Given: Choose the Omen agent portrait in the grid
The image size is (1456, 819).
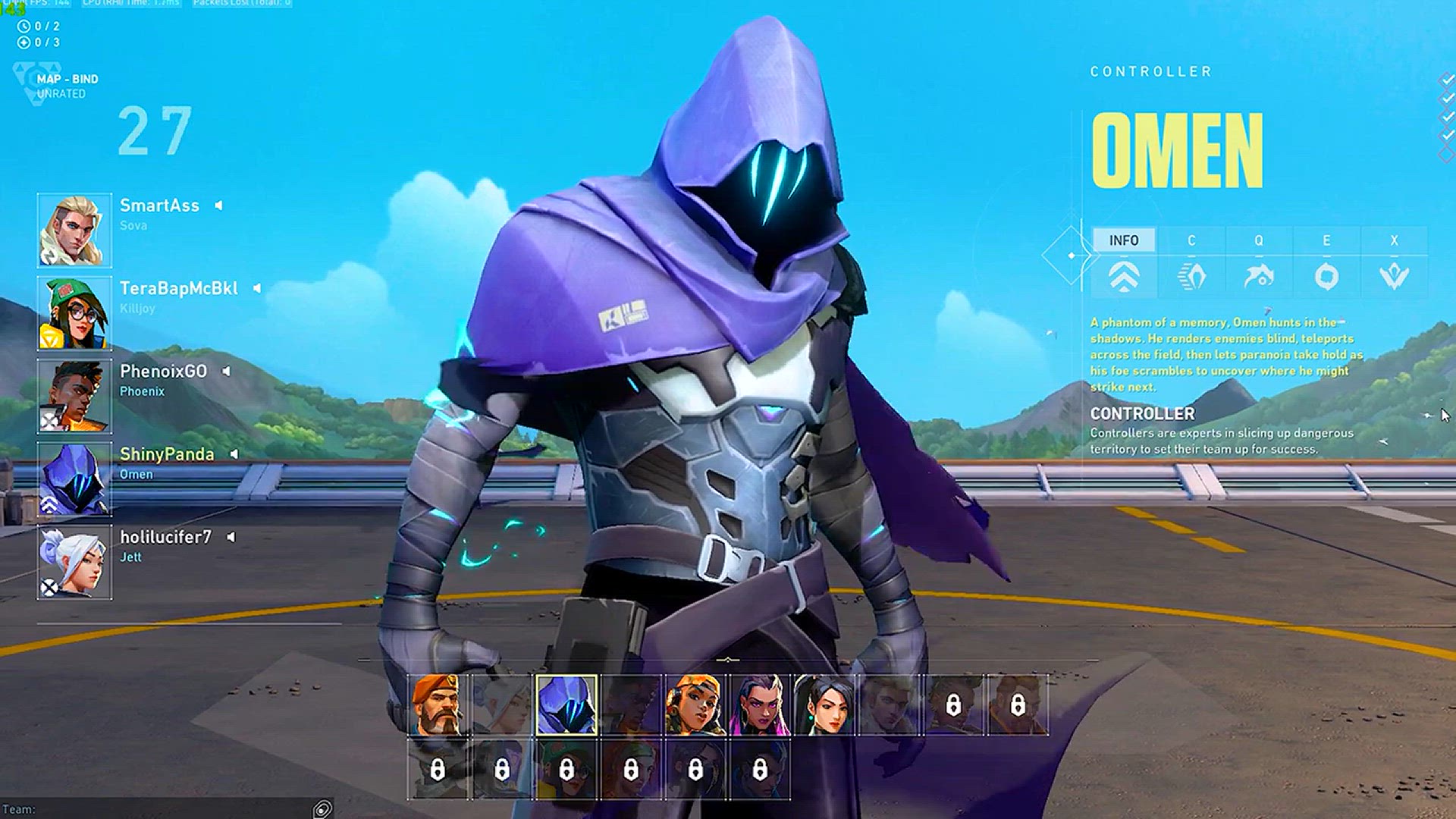Looking at the screenshot, I should 566,705.
